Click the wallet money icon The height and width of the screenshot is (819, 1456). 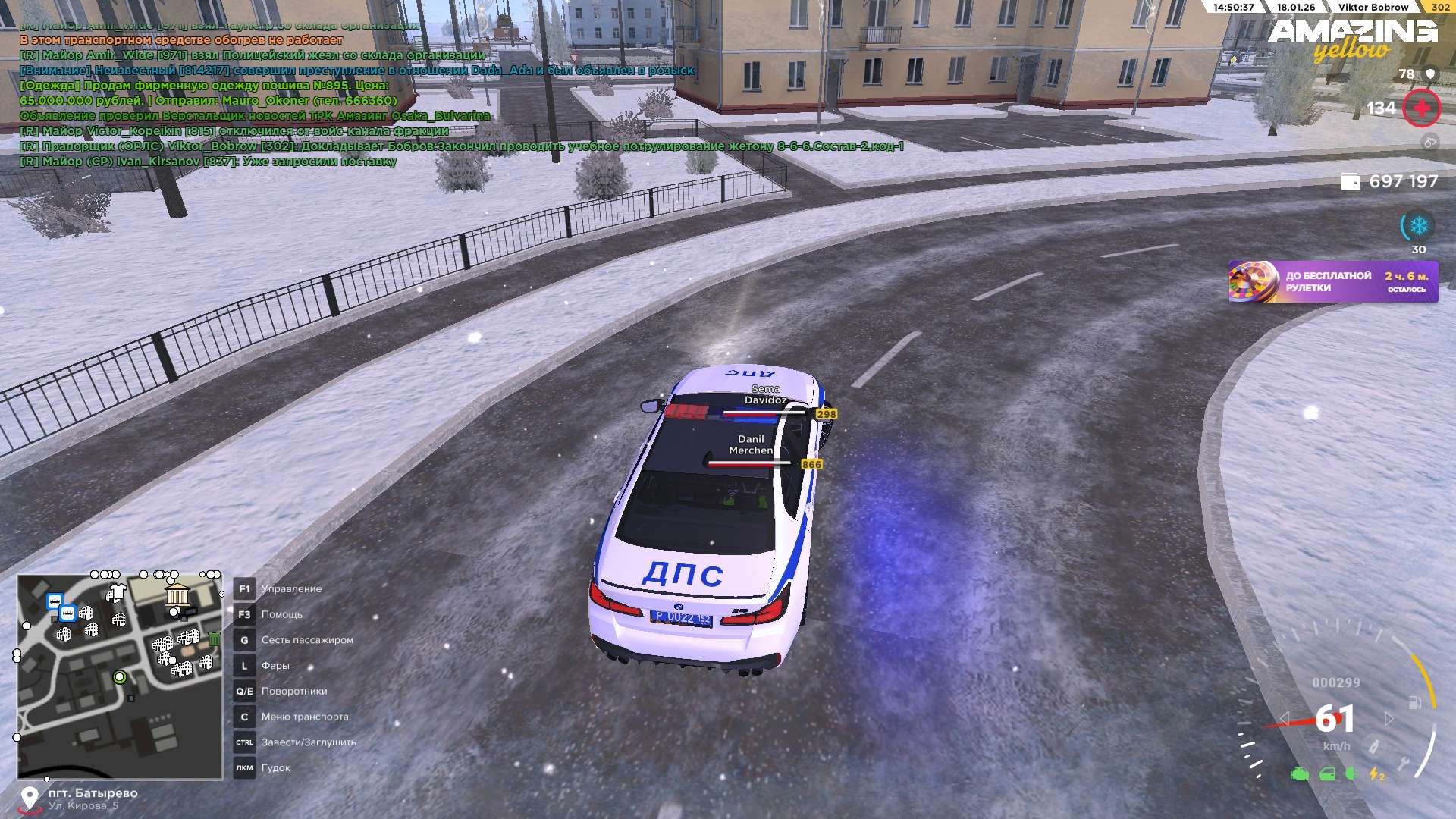tap(1350, 181)
